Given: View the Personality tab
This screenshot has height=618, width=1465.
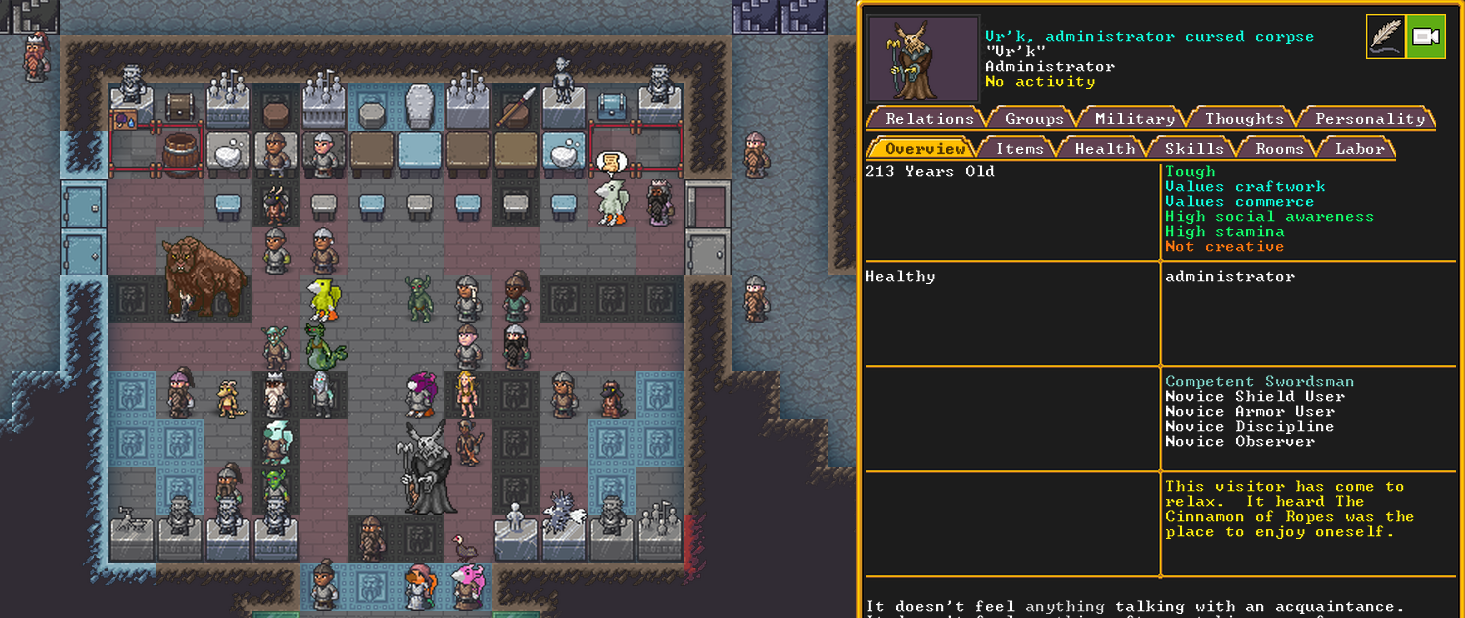Looking at the screenshot, I should click(1369, 119).
